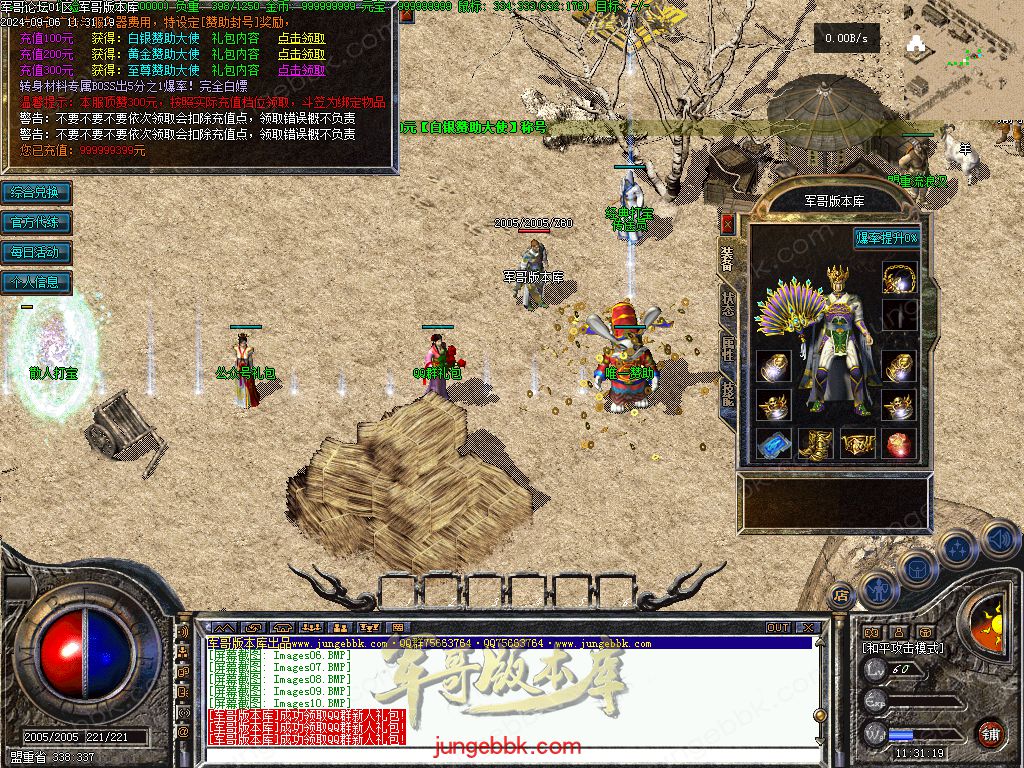Click the 爆率提升0% button

pyautogui.click(x=886, y=238)
